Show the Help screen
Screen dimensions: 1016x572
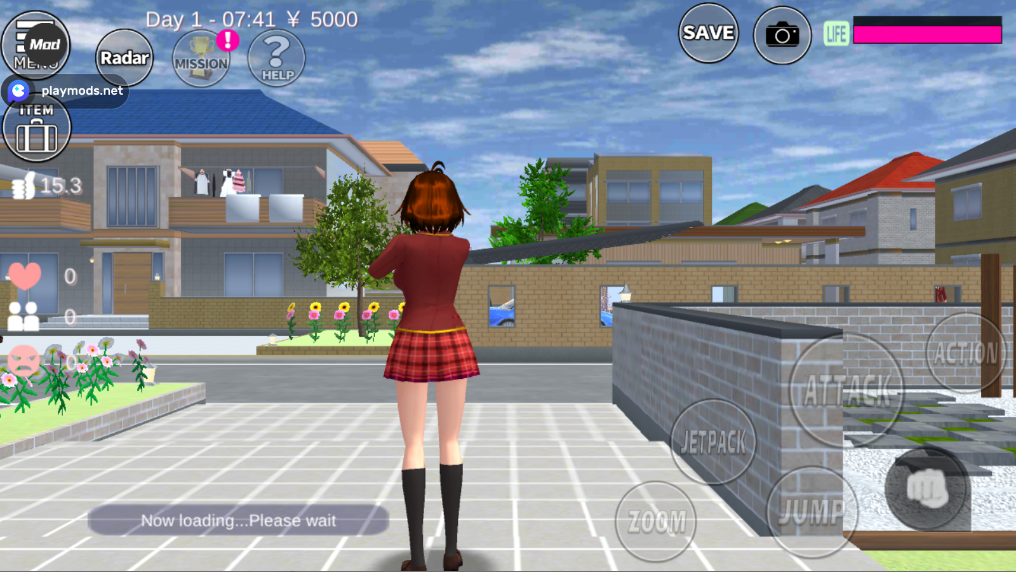[x=276, y=58]
